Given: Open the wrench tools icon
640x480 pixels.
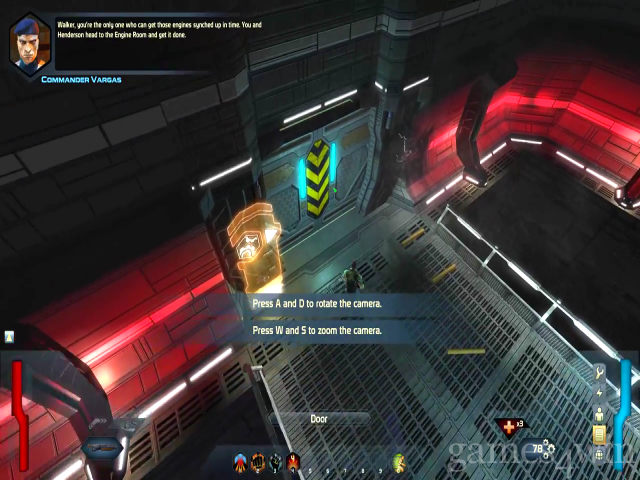Looking at the screenshot, I should [x=600, y=374].
